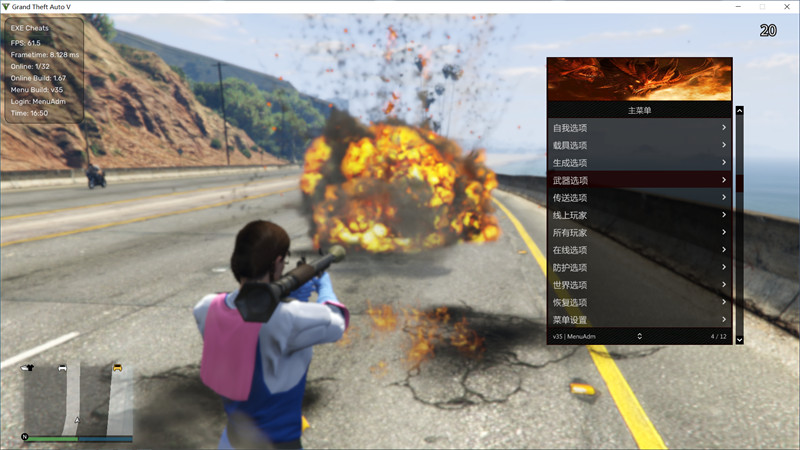Select the 所有玩家 entry
This screenshot has width=800, height=450.
click(x=640, y=233)
